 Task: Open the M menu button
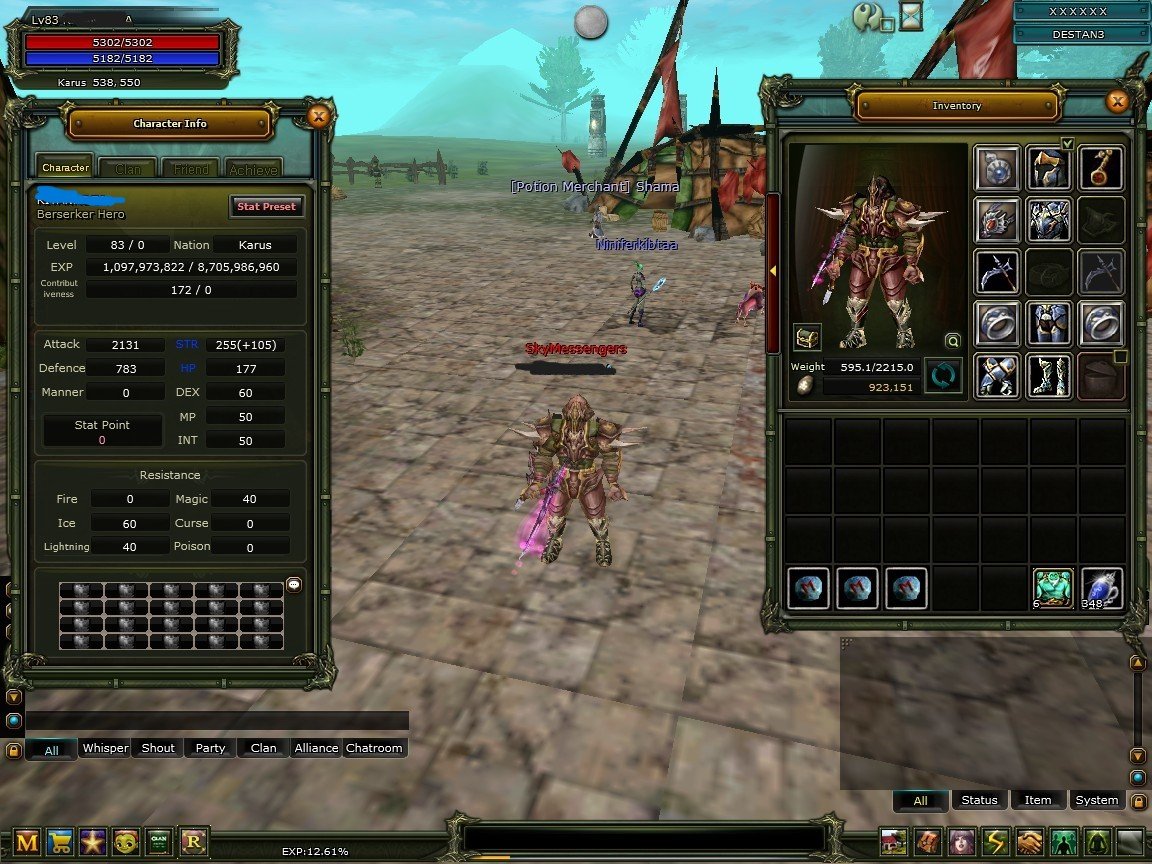[x=27, y=842]
